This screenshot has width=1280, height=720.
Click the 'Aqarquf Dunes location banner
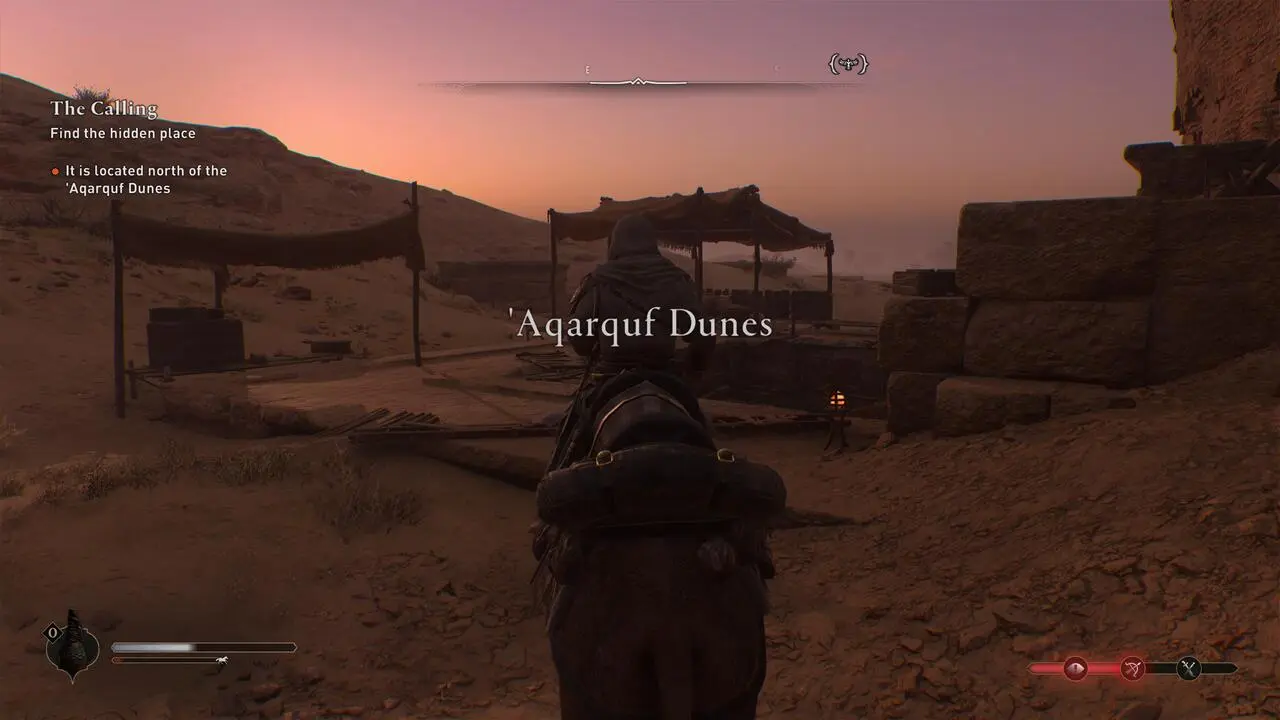tap(640, 322)
